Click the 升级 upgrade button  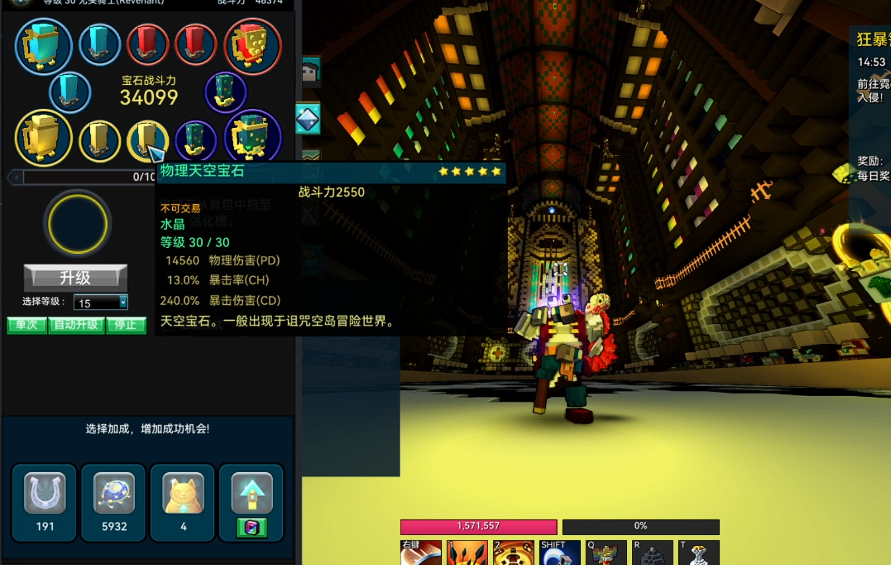[75, 277]
